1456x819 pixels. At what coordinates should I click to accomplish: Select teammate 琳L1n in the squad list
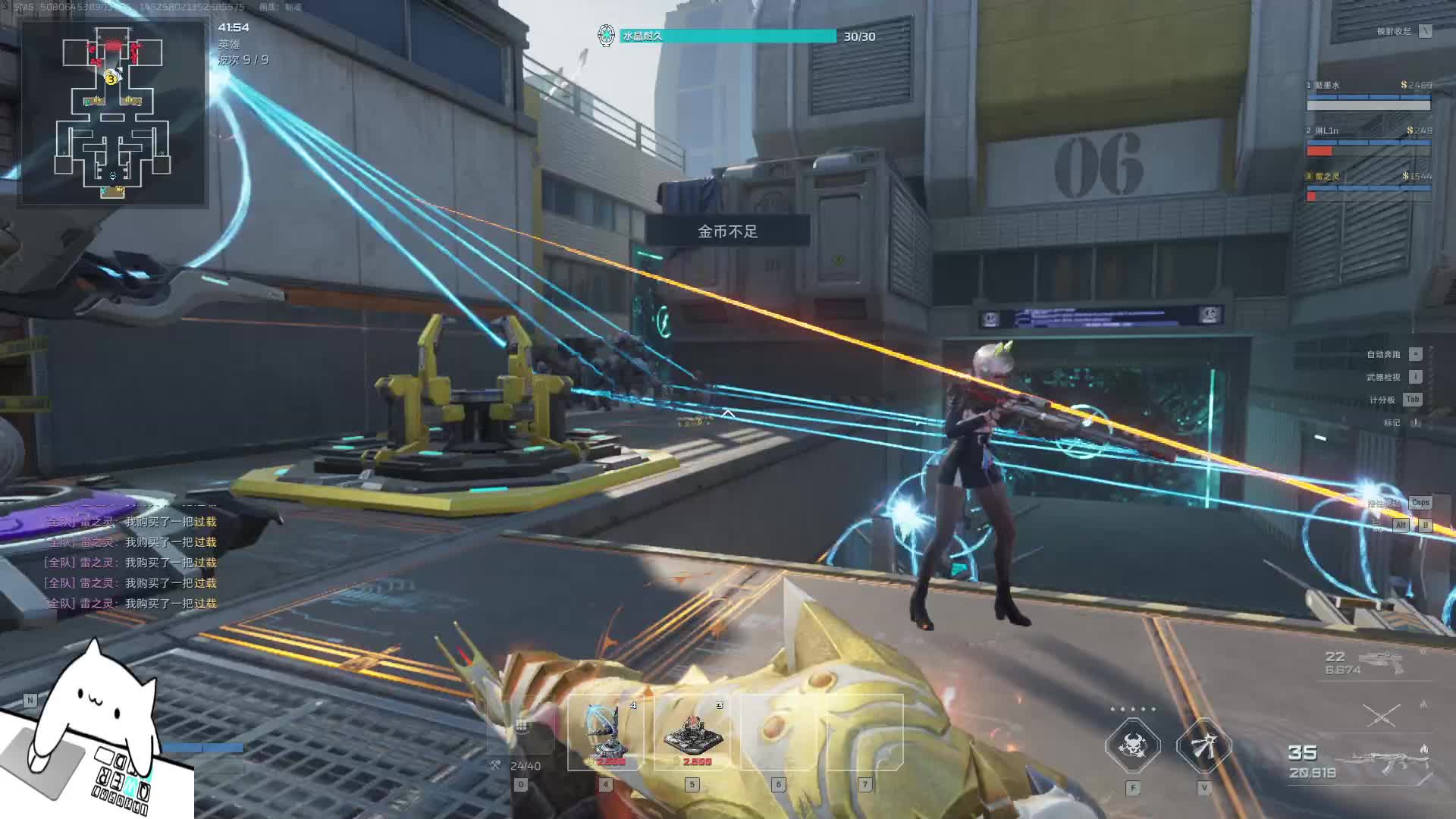[1368, 141]
